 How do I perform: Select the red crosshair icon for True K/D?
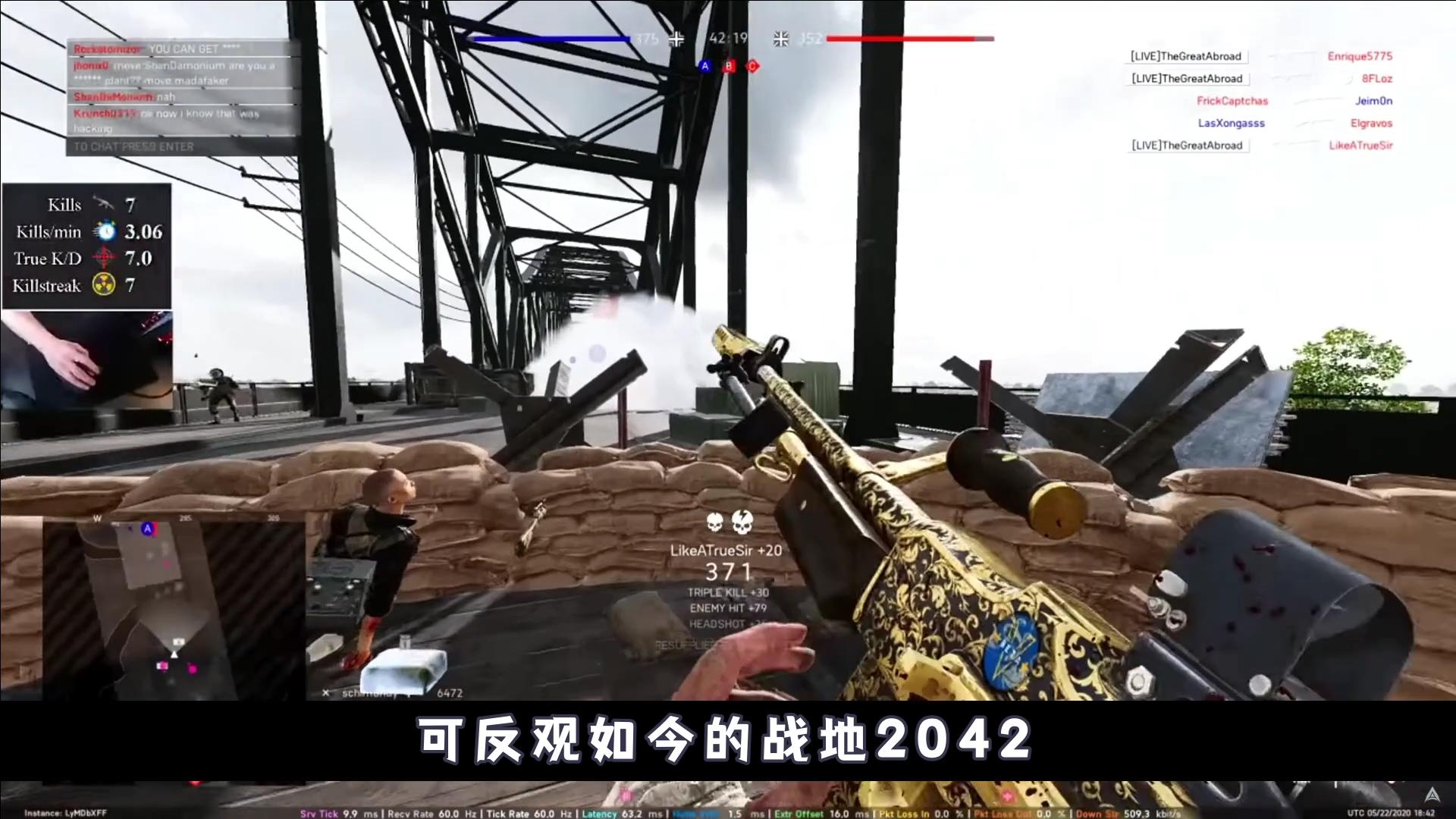pyautogui.click(x=104, y=258)
